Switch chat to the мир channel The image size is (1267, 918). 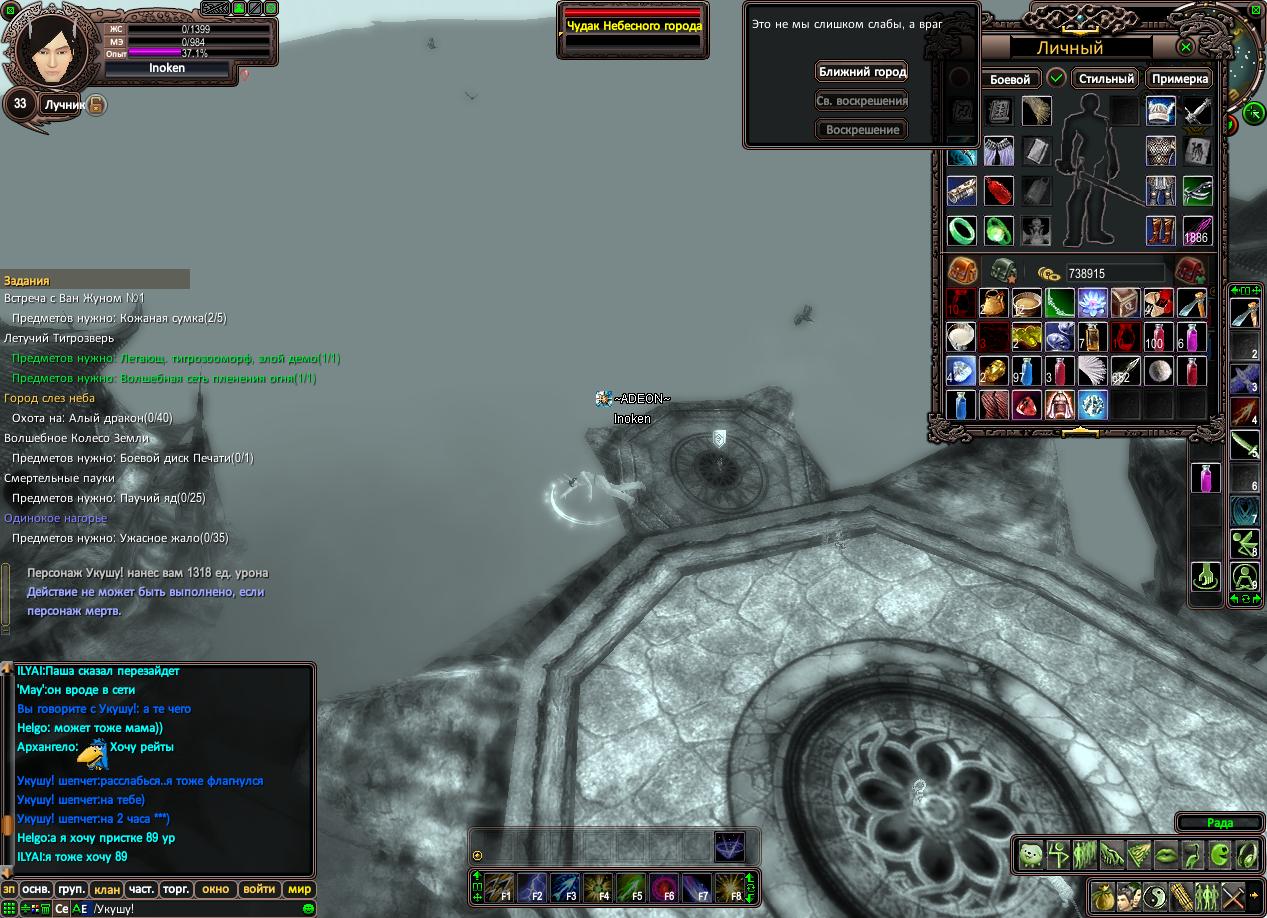point(299,889)
